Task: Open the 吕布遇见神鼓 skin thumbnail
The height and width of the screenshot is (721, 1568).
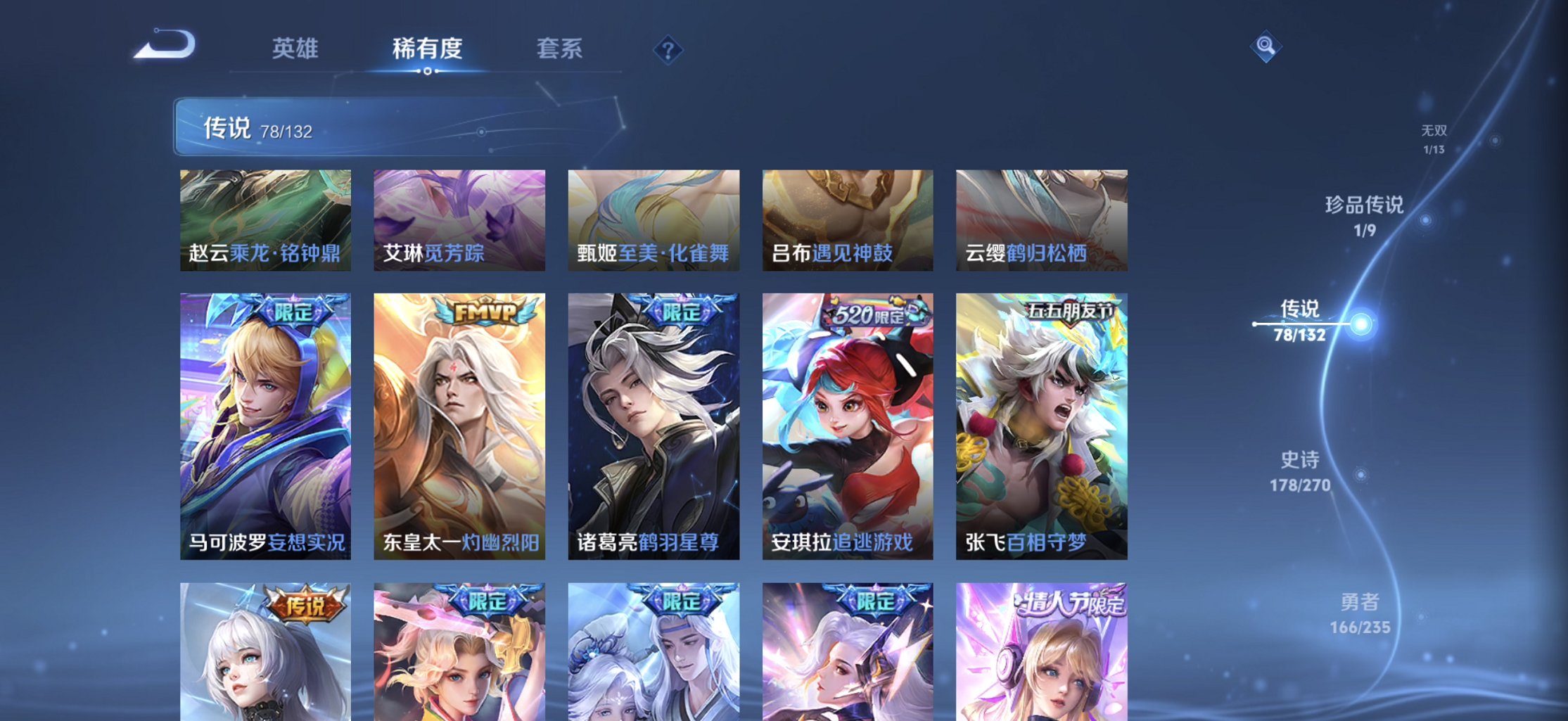Action: coord(848,220)
